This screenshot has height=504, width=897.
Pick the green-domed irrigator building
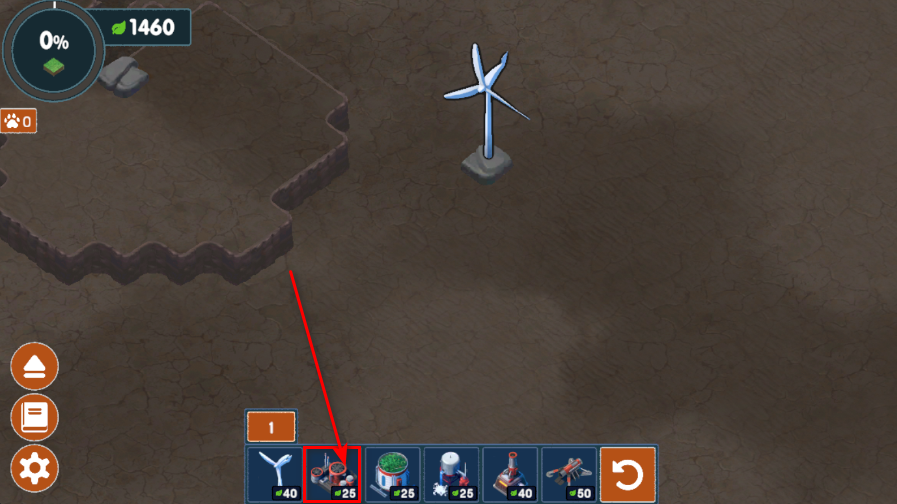pyautogui.click(x=392, y=474)
